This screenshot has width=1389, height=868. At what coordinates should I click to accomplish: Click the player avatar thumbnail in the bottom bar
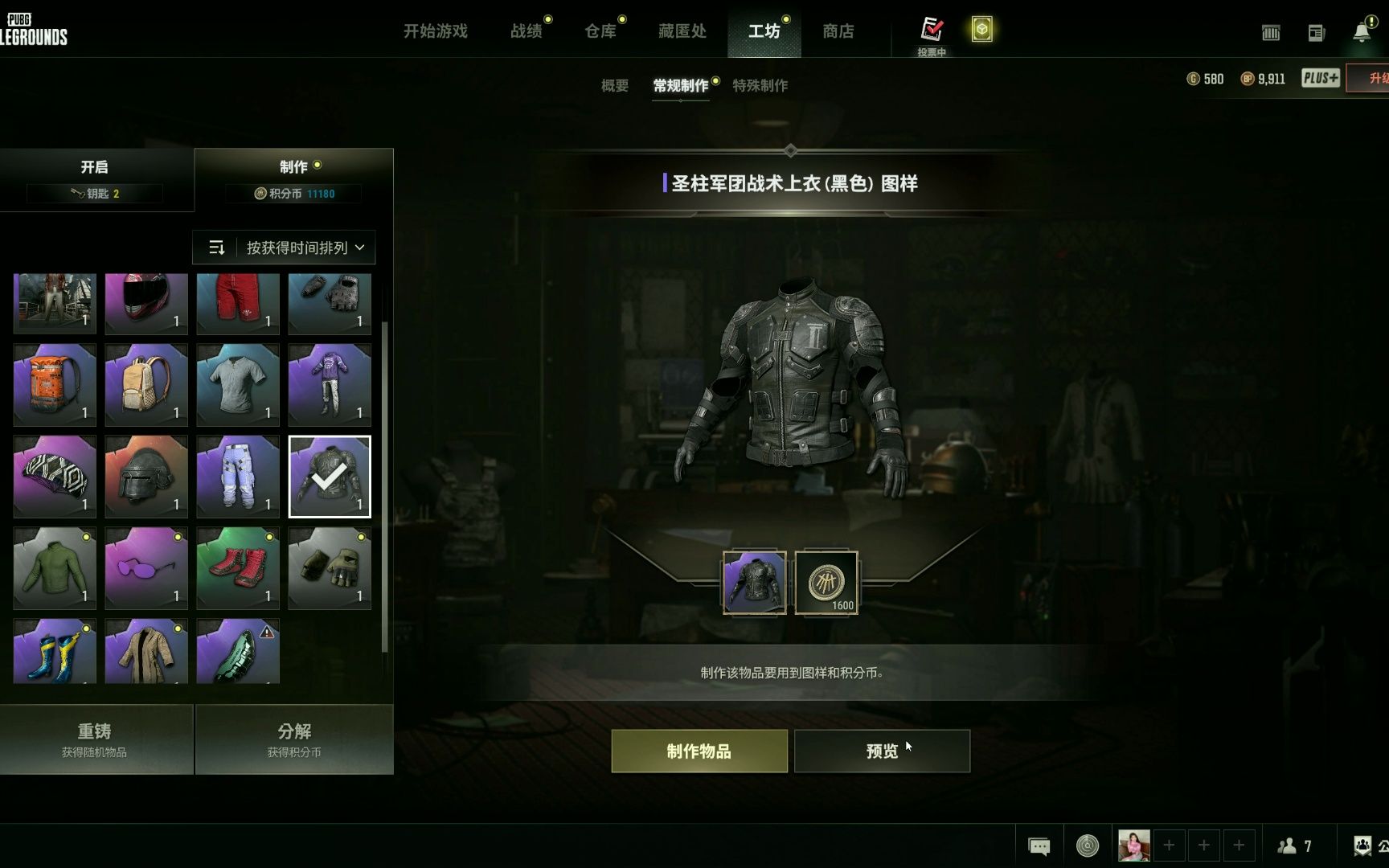[1134, 845]
